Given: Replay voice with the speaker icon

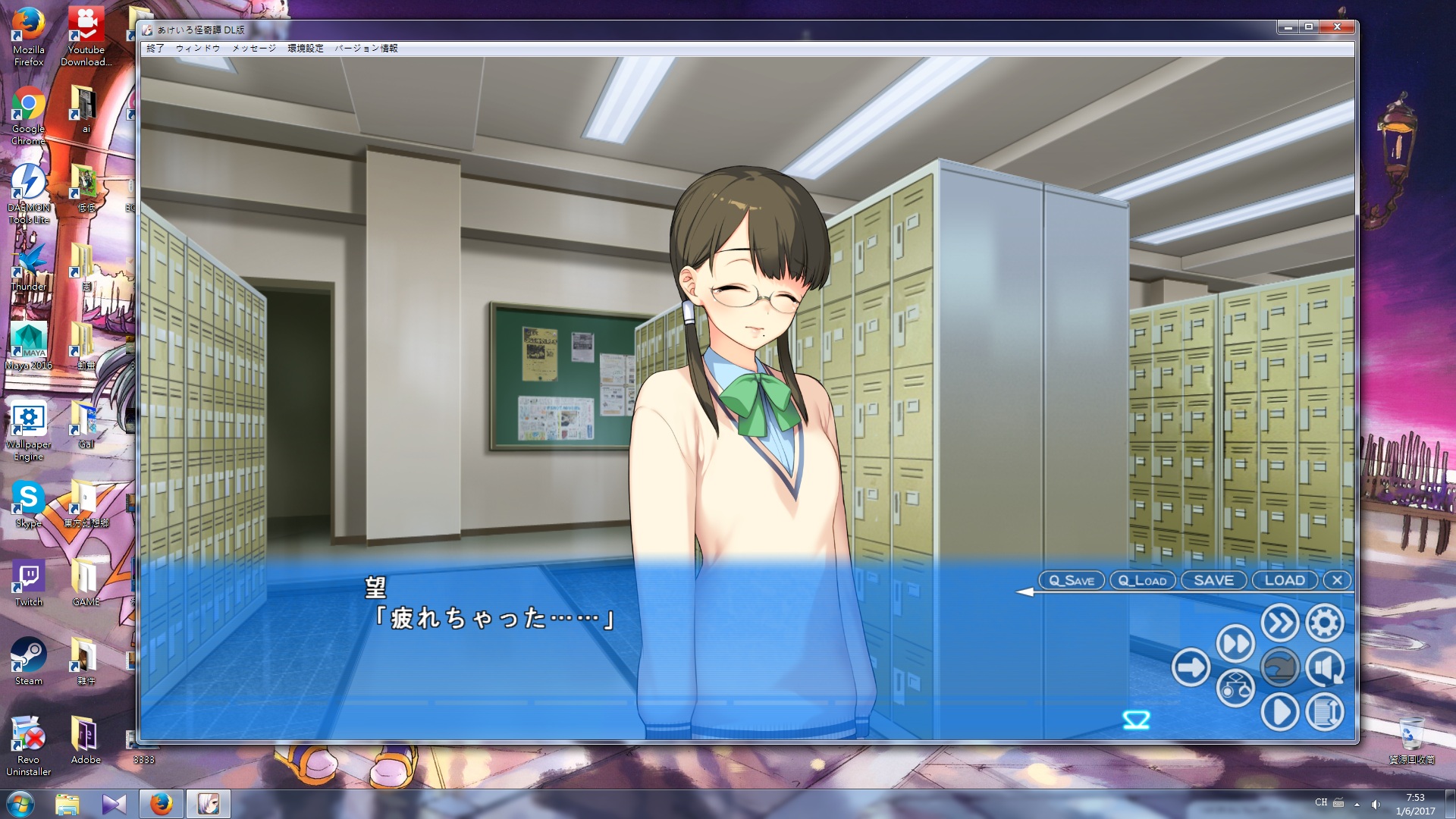Looking at the screenshot, I should pyautogui.click(x=1325, y=668).
